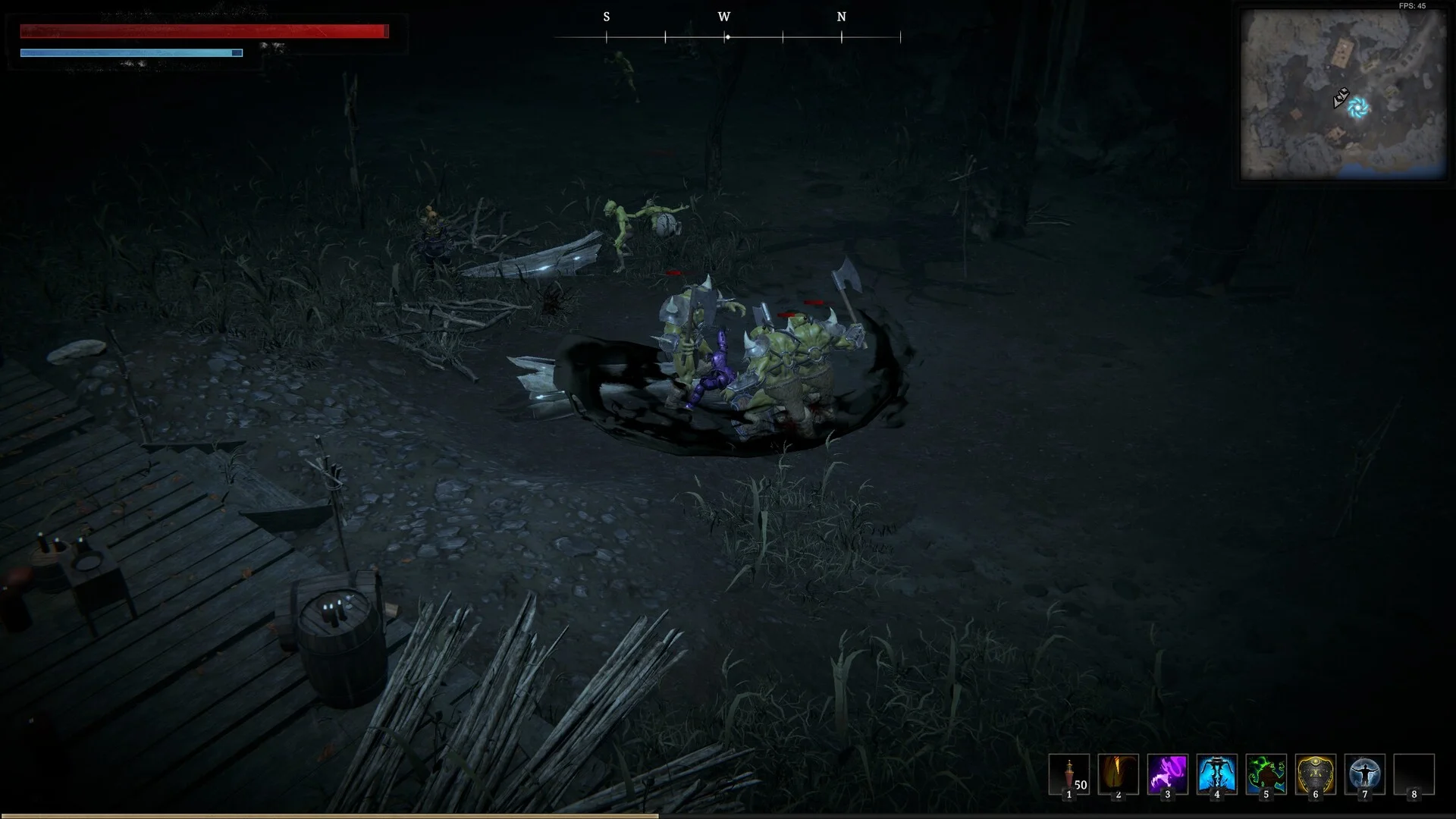Select the blue swirl portal marker on minimap
The width and height of the screenshot is (1456, 819).
pyautogui.click(x=1358, y=108)
